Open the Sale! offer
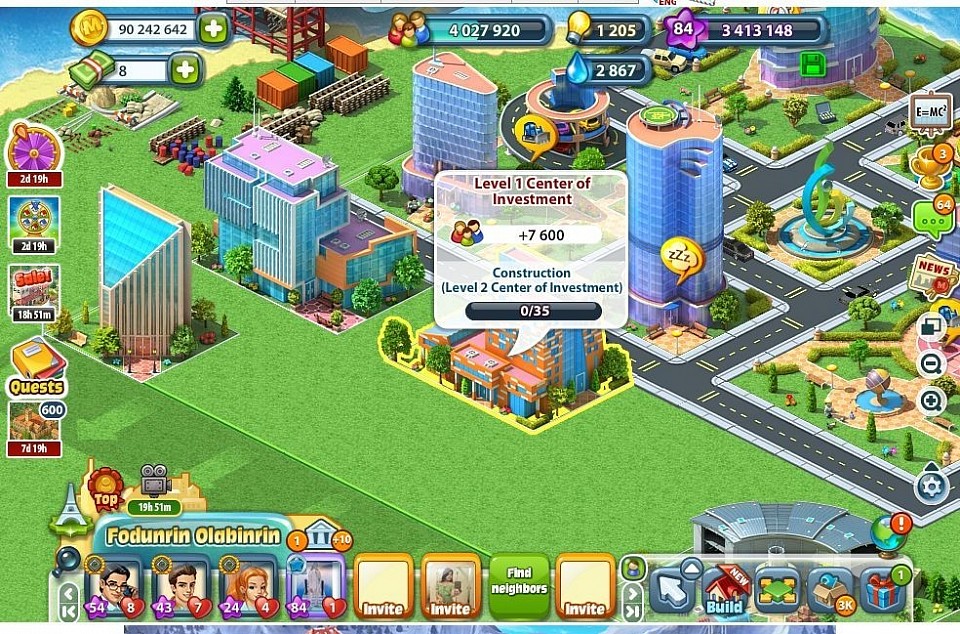 tap(35, 289)
